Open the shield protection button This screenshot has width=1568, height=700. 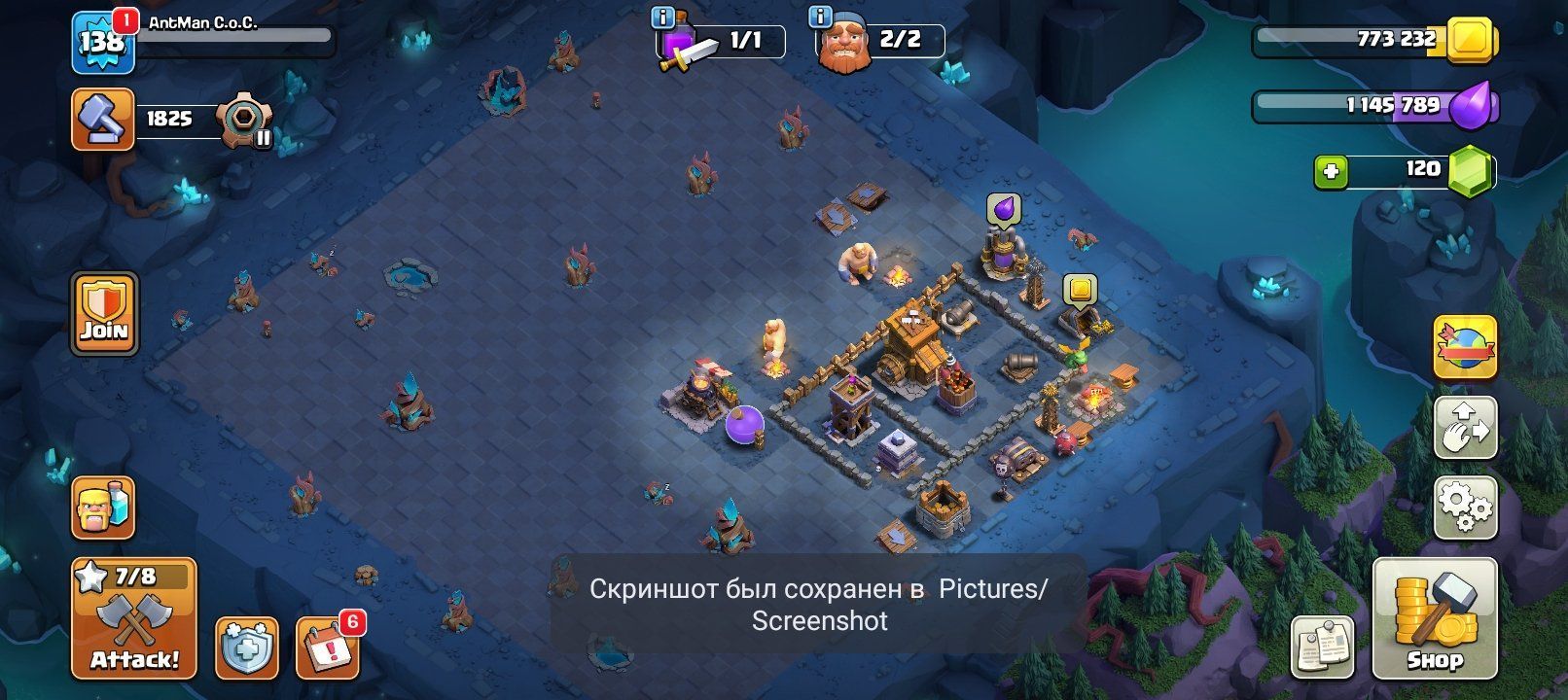246,647
